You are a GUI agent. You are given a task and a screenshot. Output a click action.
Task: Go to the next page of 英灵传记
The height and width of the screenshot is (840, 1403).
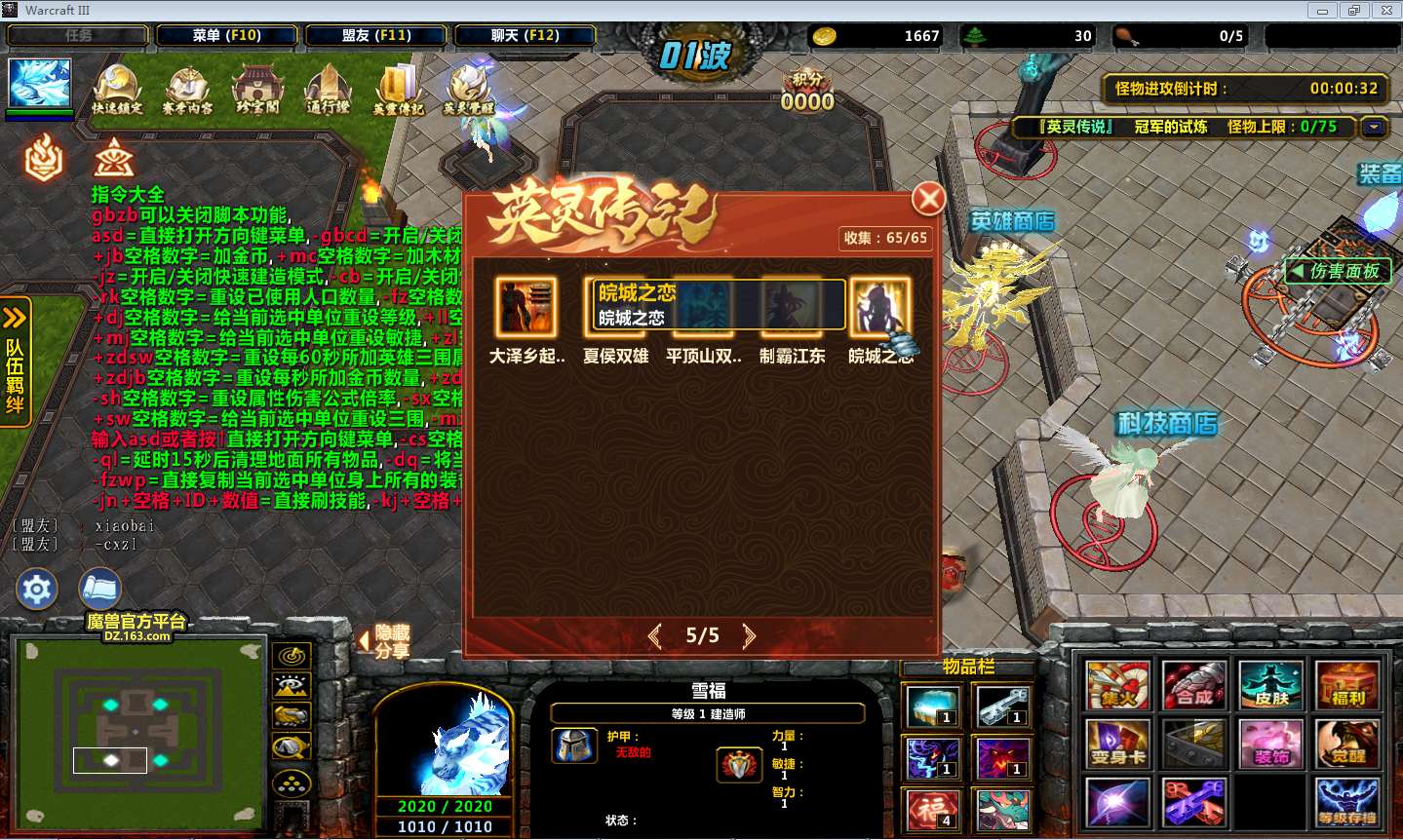[749, 636]
